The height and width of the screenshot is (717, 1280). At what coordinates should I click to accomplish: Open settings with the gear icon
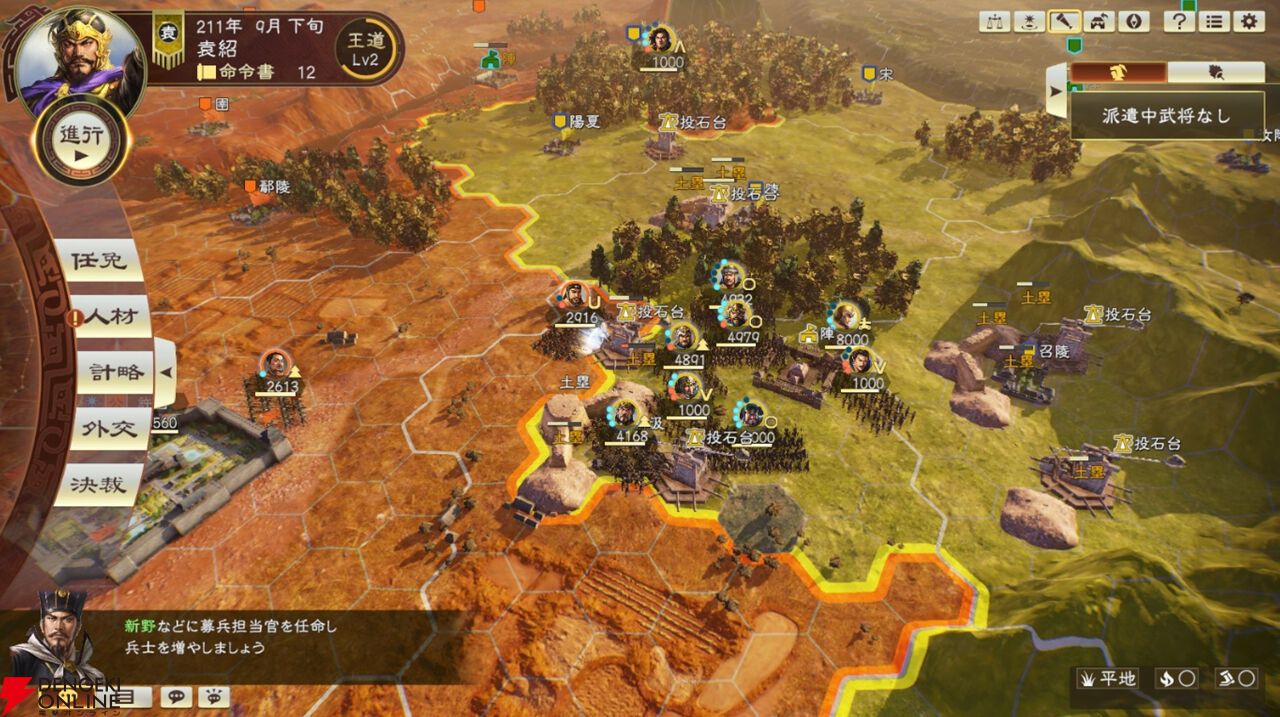[x=1249, y=21]
